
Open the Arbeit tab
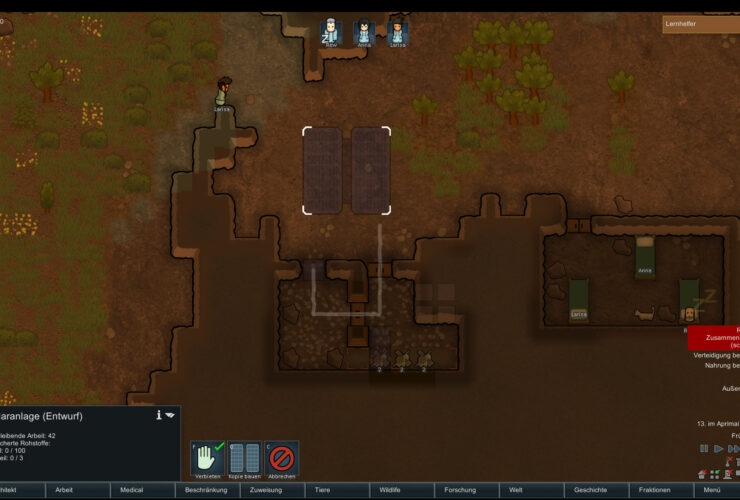tap(64, 491)
